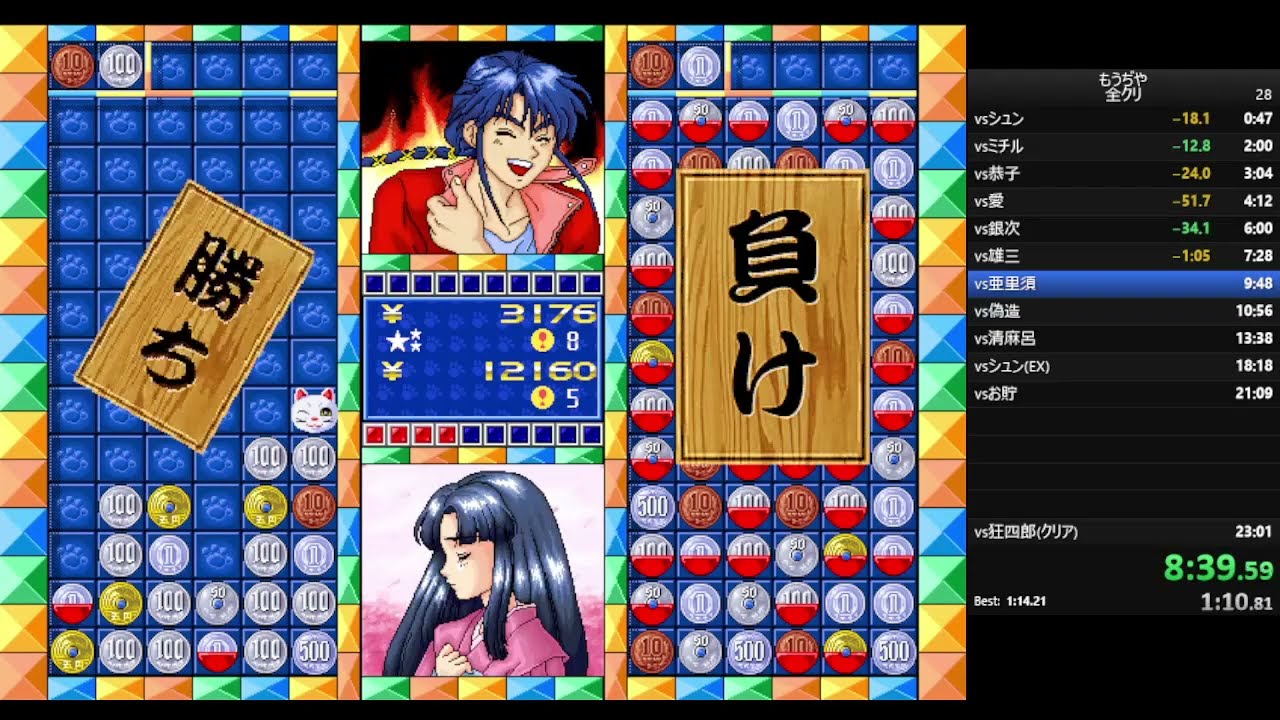Viewport: 1280px width, 720px height.
Task: Click the white star icon in the score panel
Action: (x=398, y=340)
